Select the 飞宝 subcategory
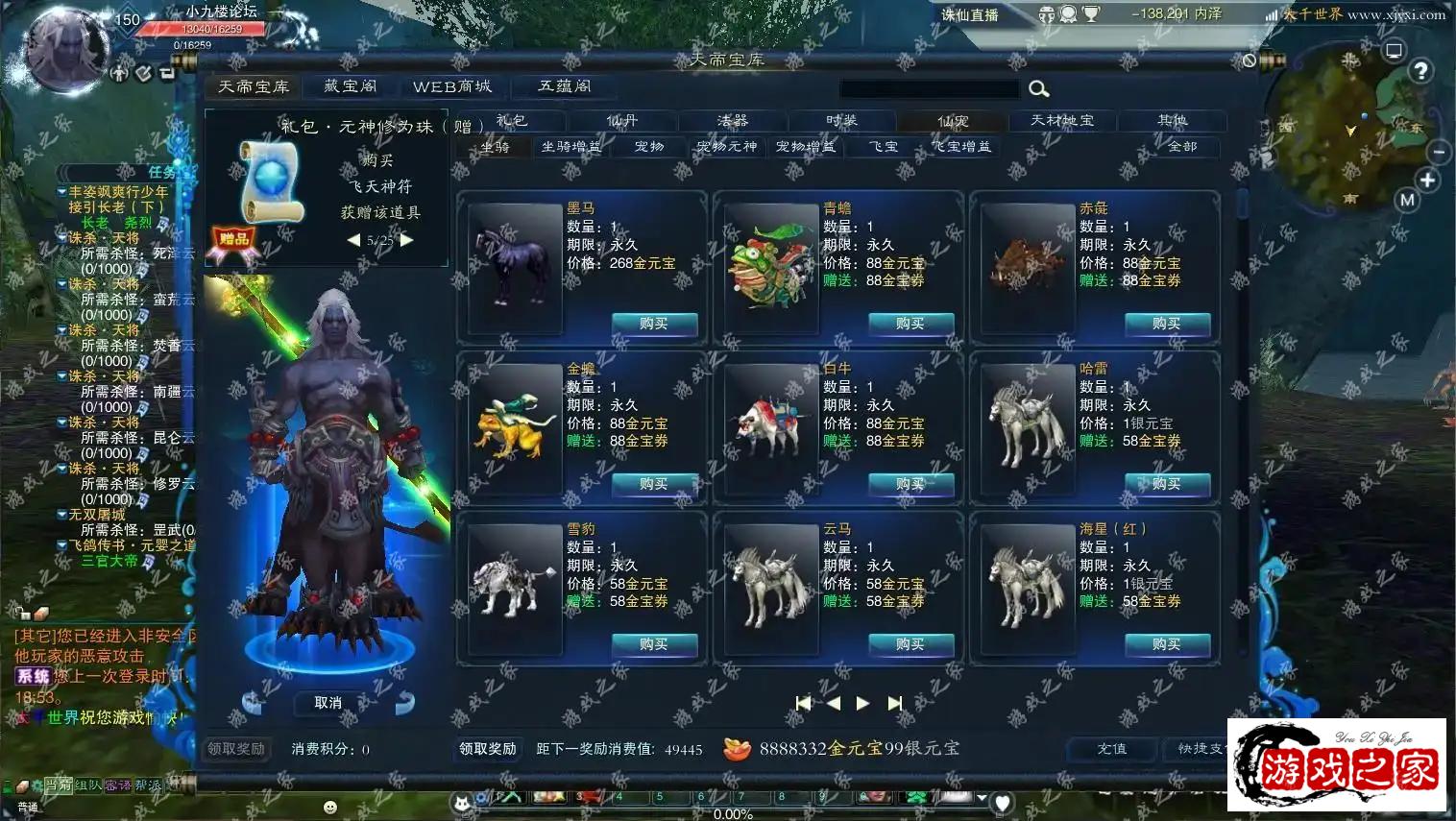The image size is (1456, 821). (884, 147)
